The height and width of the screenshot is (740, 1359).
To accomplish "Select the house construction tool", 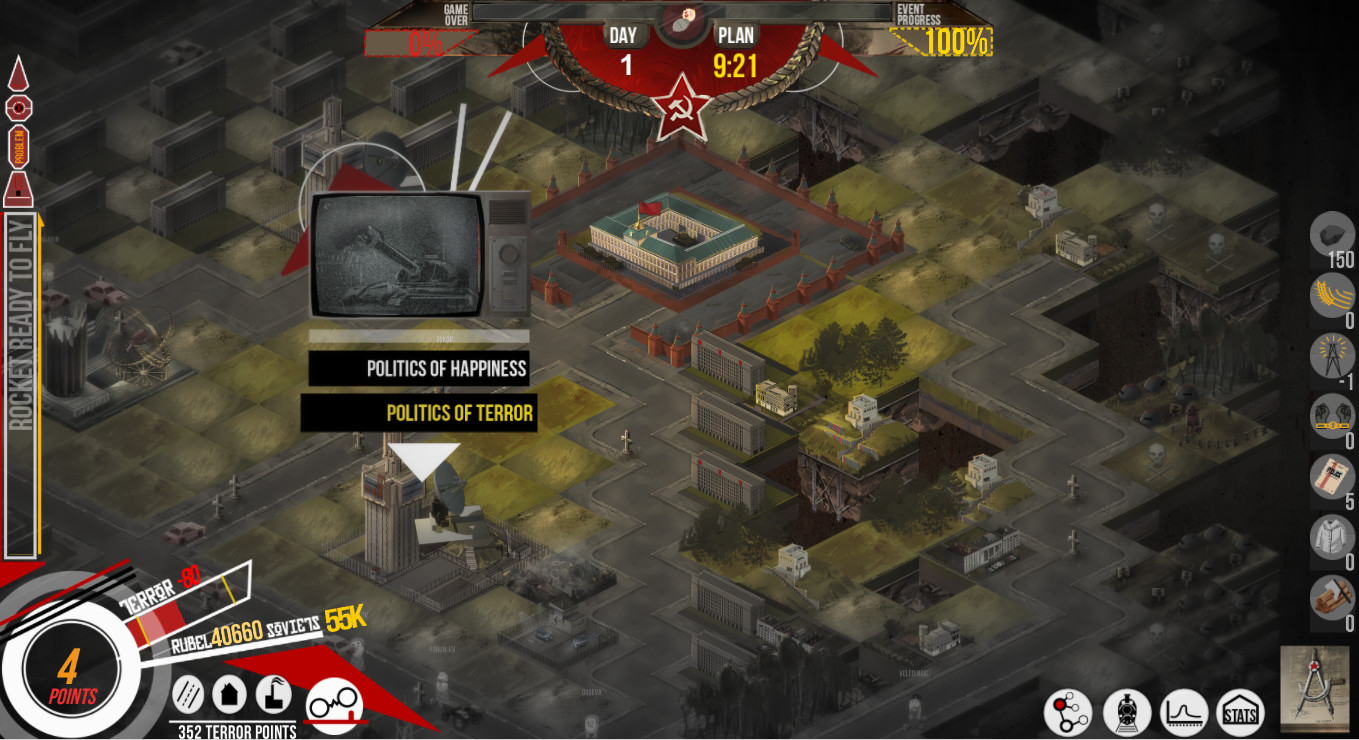I will (x=230, y=694).
